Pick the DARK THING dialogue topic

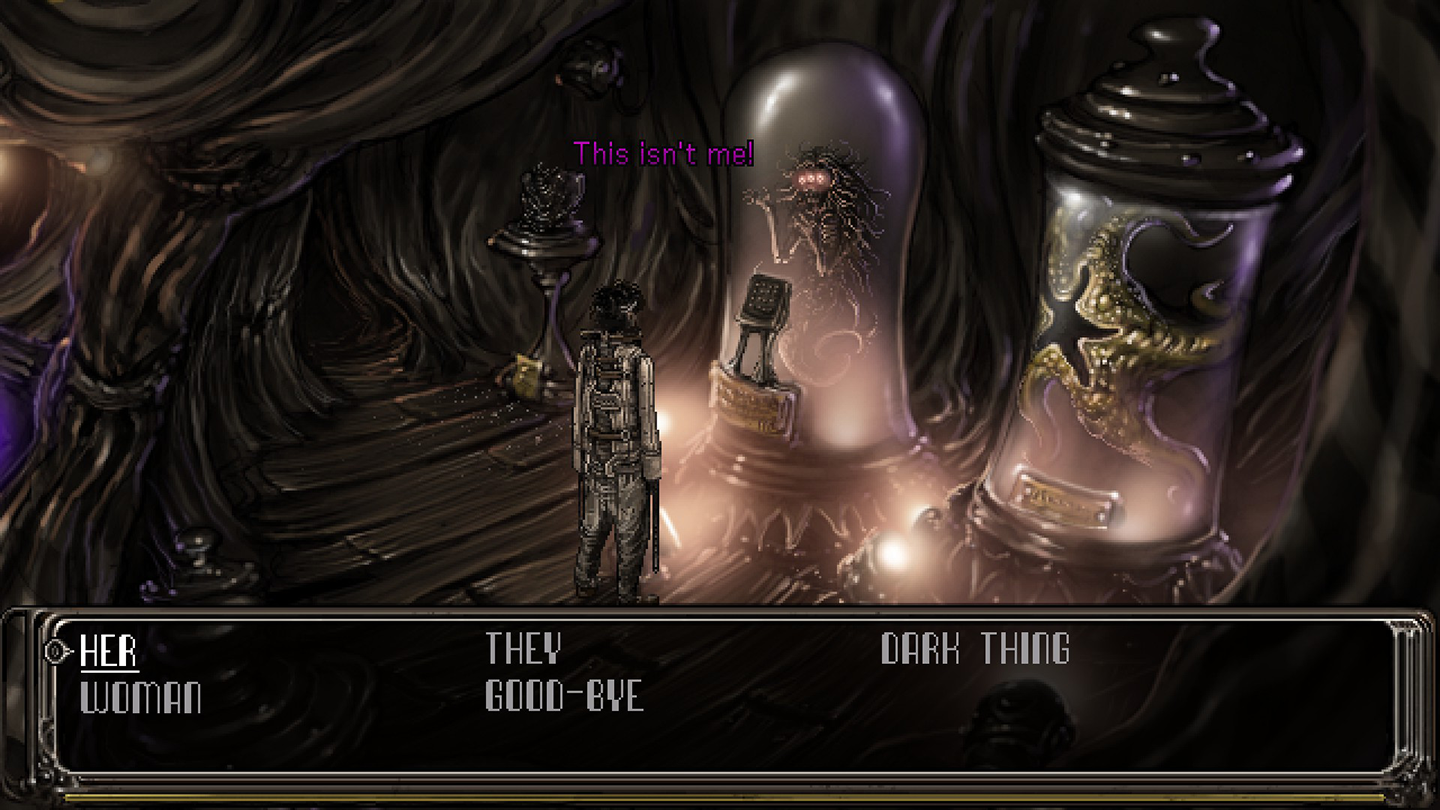tap(975, 650)
